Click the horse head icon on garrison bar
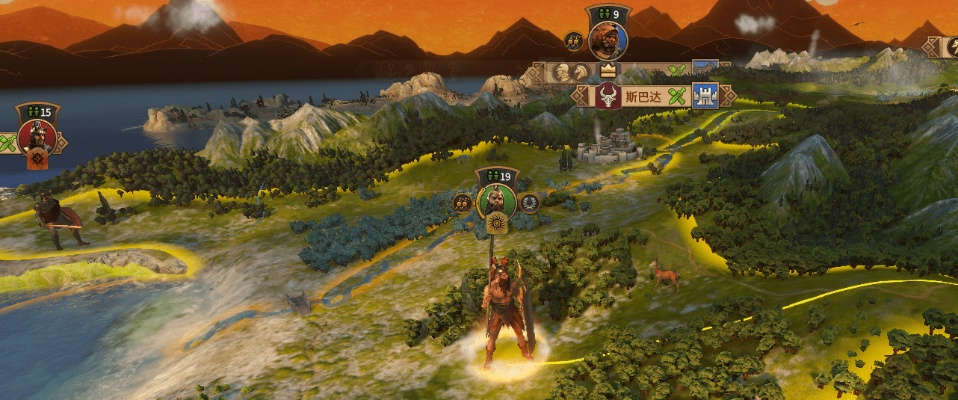Screen dimensions: 958x400 [583, 72]
